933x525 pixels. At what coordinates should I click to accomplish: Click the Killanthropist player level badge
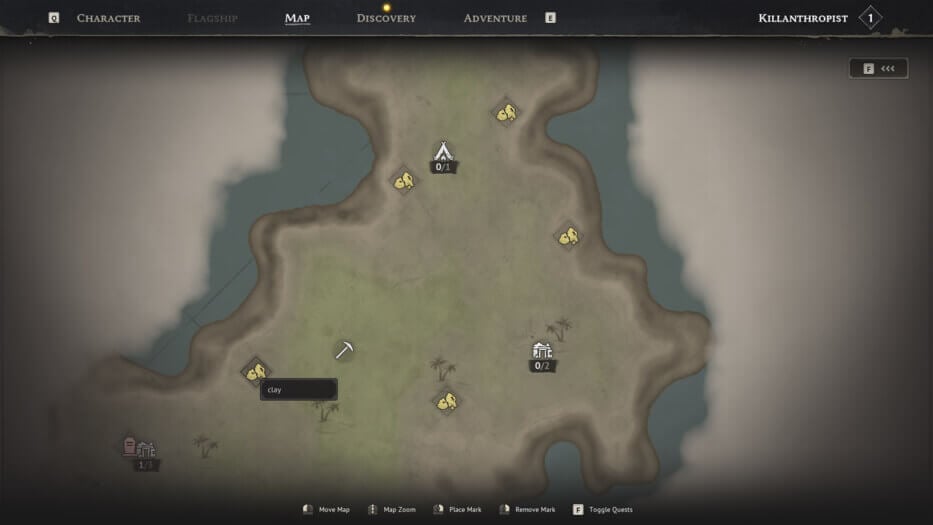pyautogui.click(x=870, y=18)
